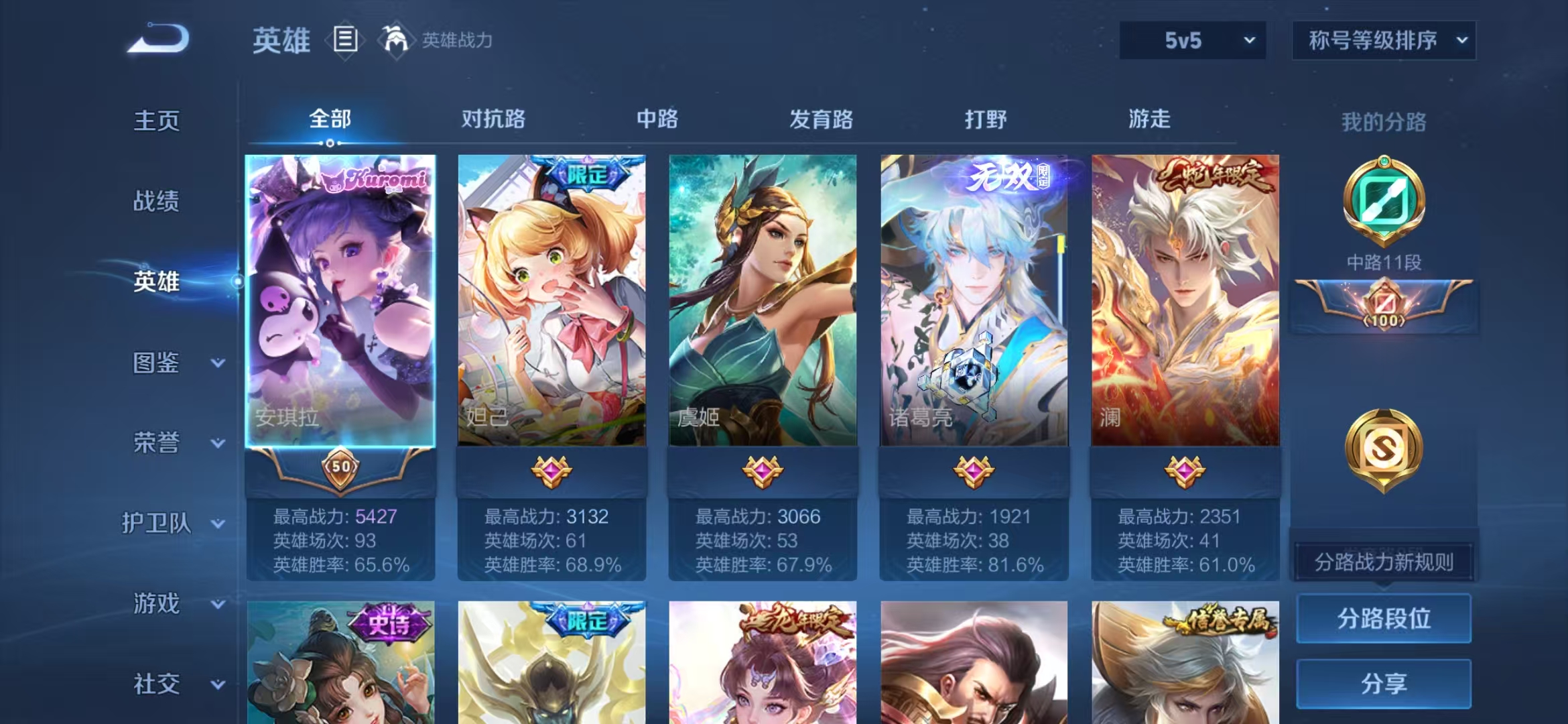
Task: Open the 5v5 mode dropdown
Action: coord(1193,40)
